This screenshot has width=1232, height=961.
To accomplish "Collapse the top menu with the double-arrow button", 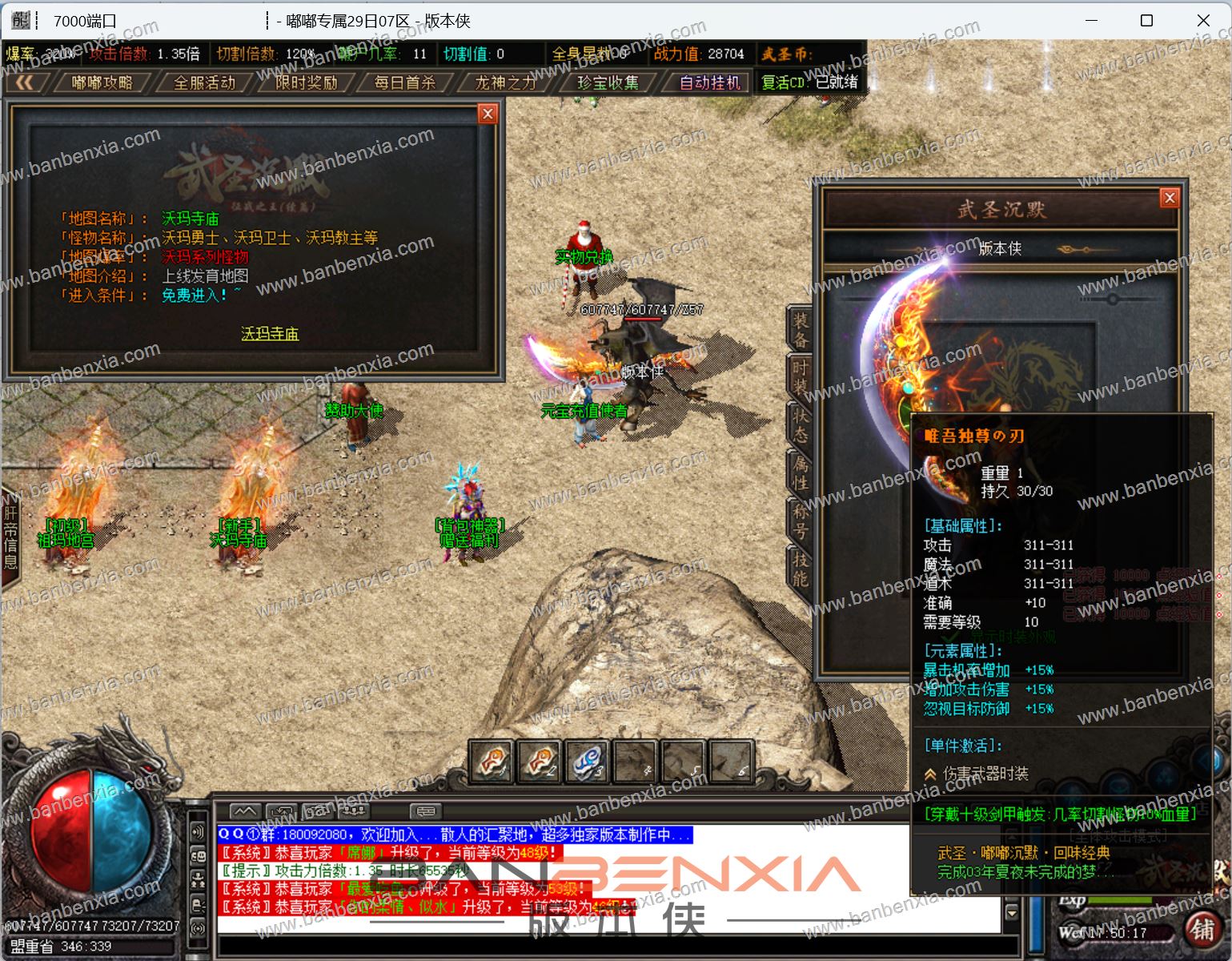I will coord(25,82).
